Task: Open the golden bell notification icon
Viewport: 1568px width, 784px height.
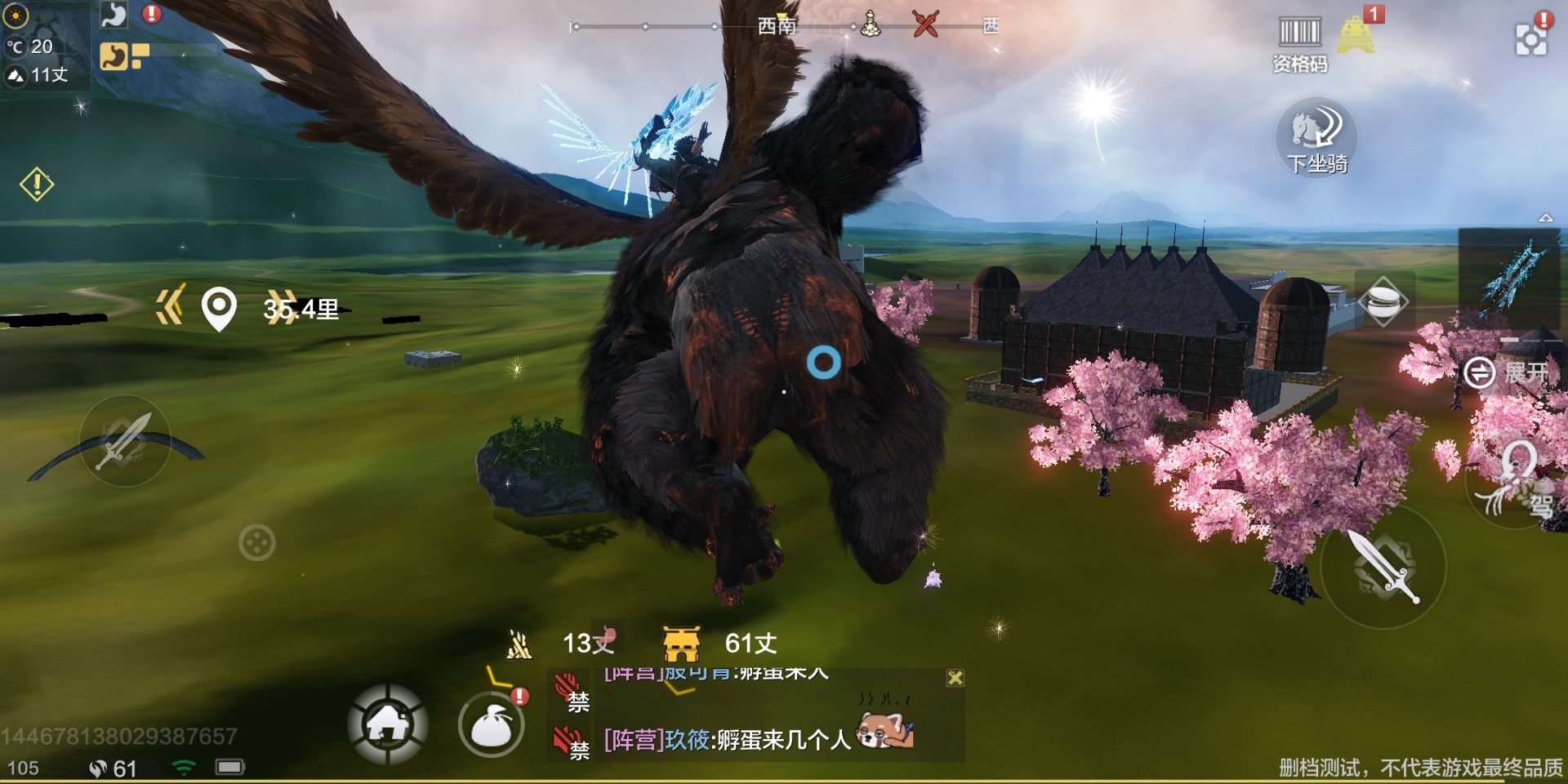Action: click(1356, 35)
